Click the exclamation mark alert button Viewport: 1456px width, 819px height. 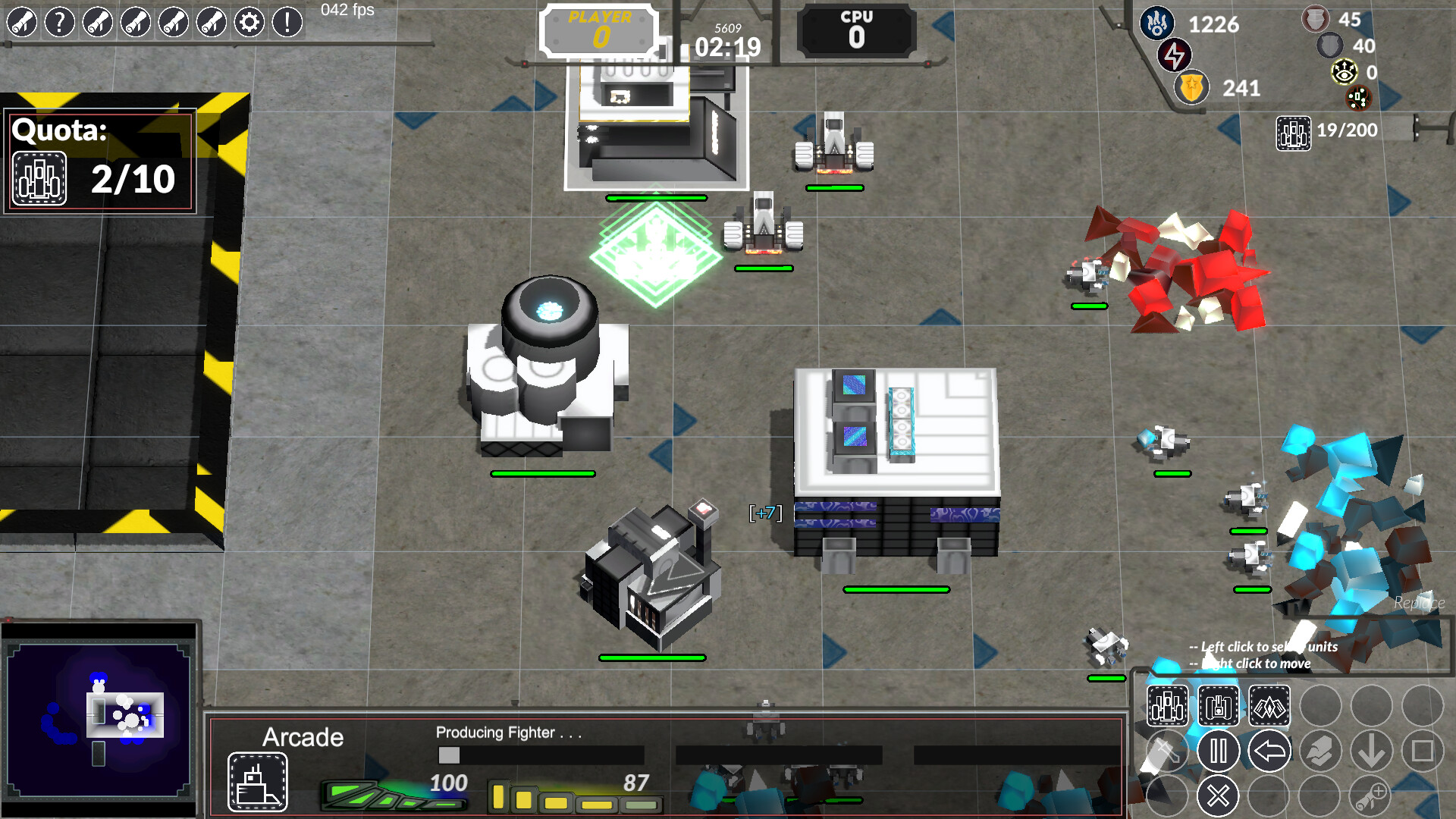287,23
